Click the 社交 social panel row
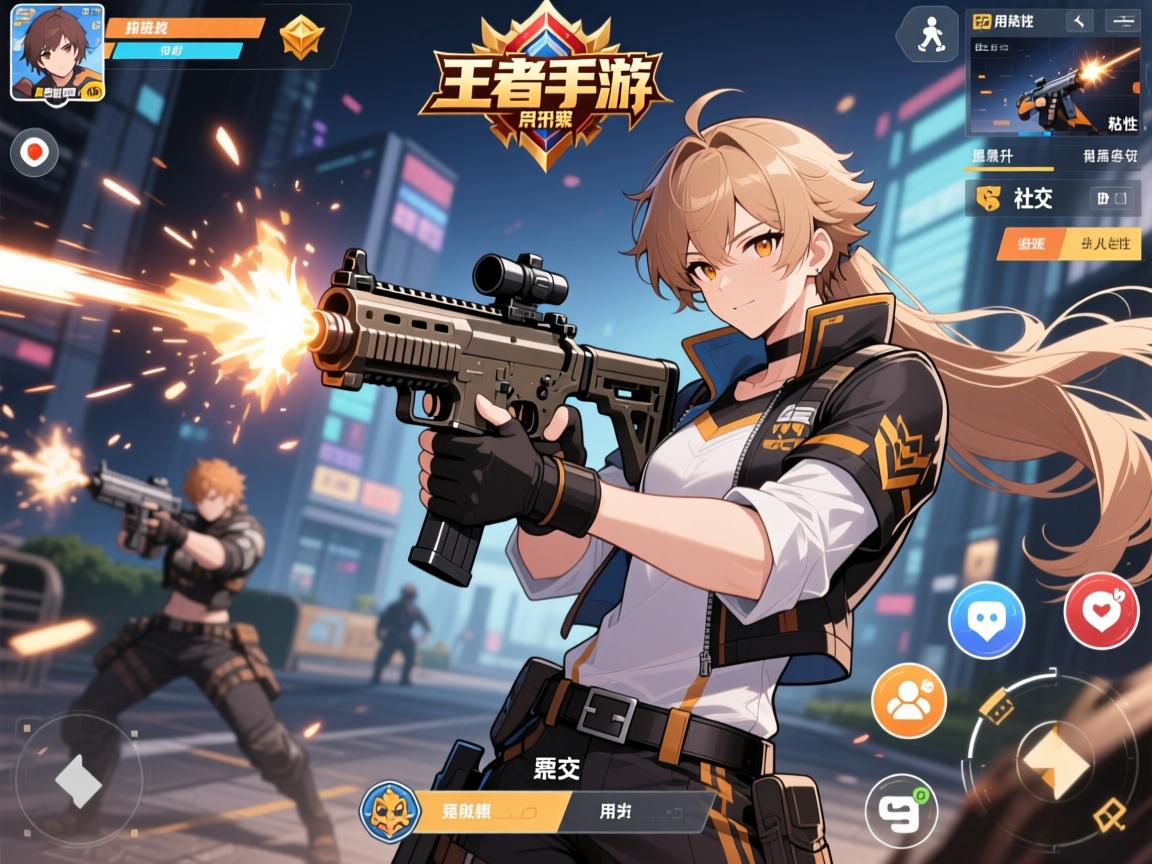 [x=1053, y=197]
